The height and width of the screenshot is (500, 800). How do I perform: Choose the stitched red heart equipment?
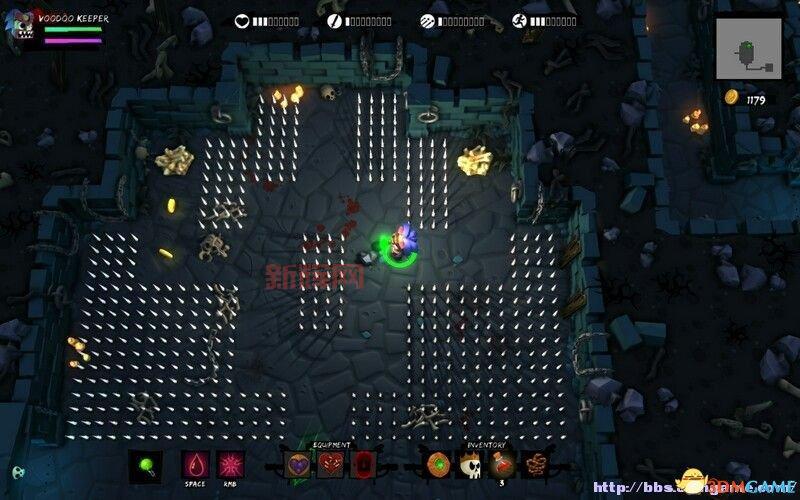[330, 465]
